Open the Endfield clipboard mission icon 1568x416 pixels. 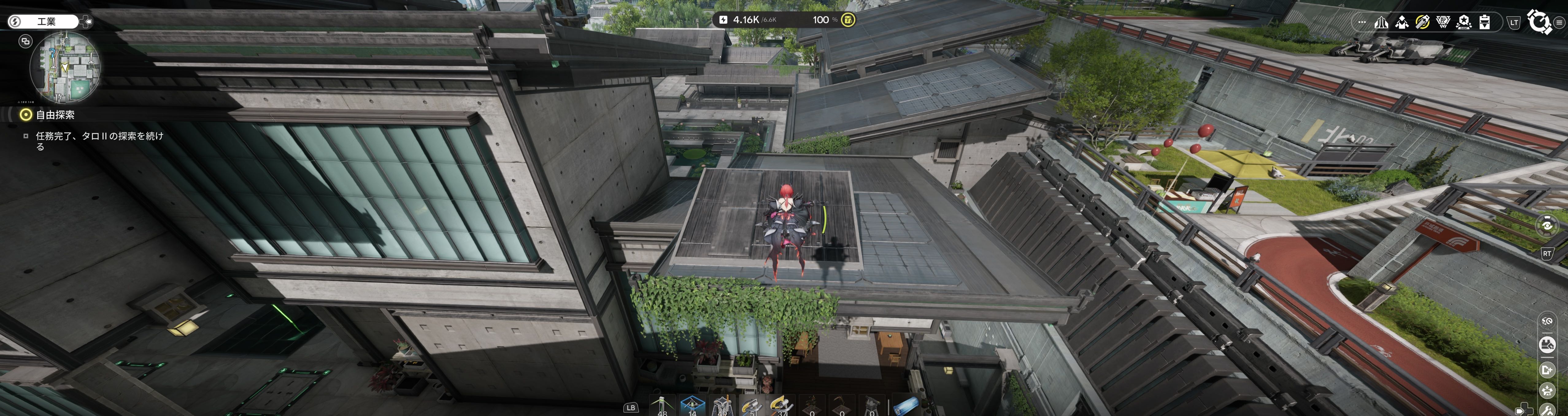(x=1485, y=22)
